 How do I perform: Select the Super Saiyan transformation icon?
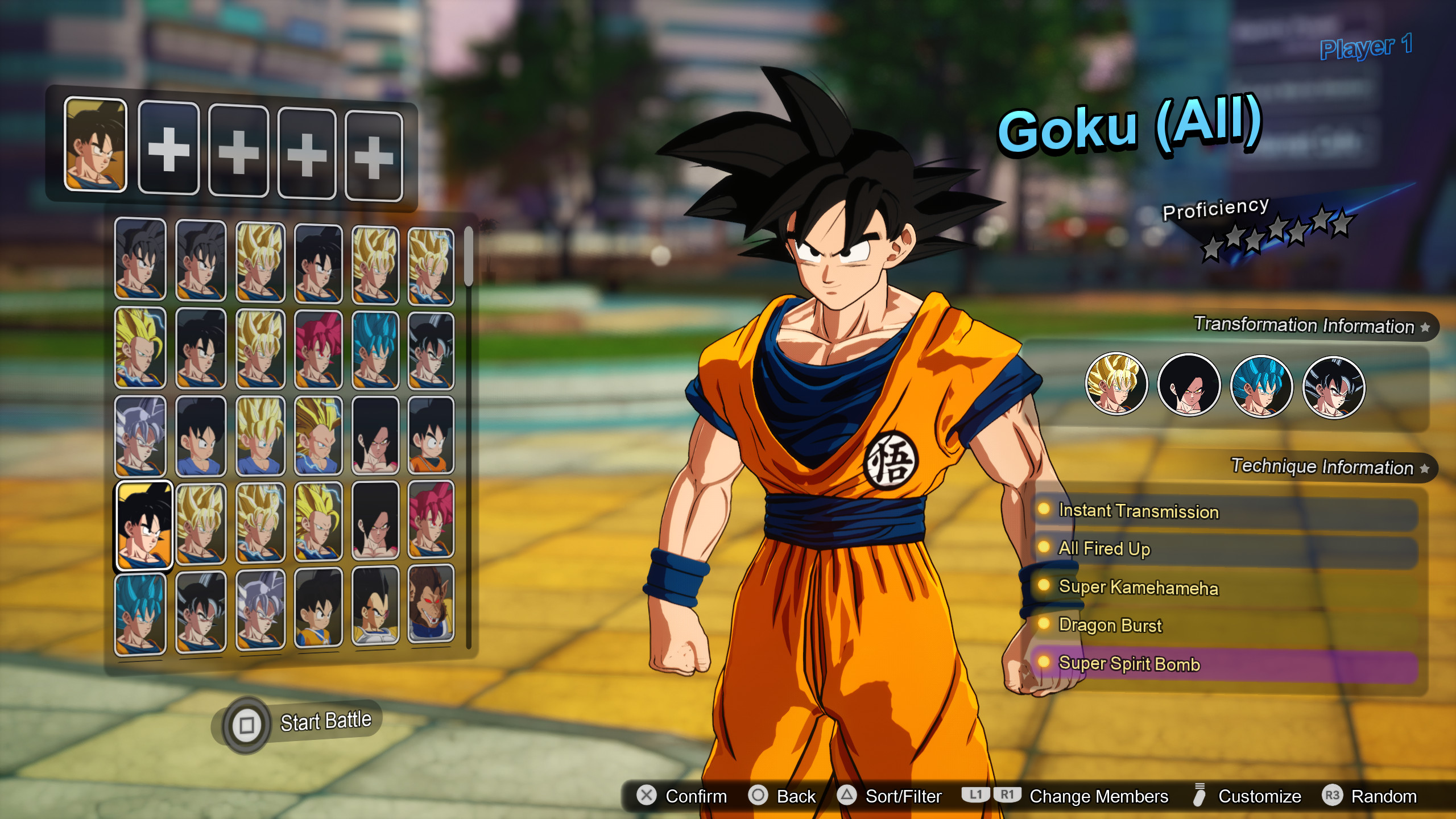coord(1118,386)
